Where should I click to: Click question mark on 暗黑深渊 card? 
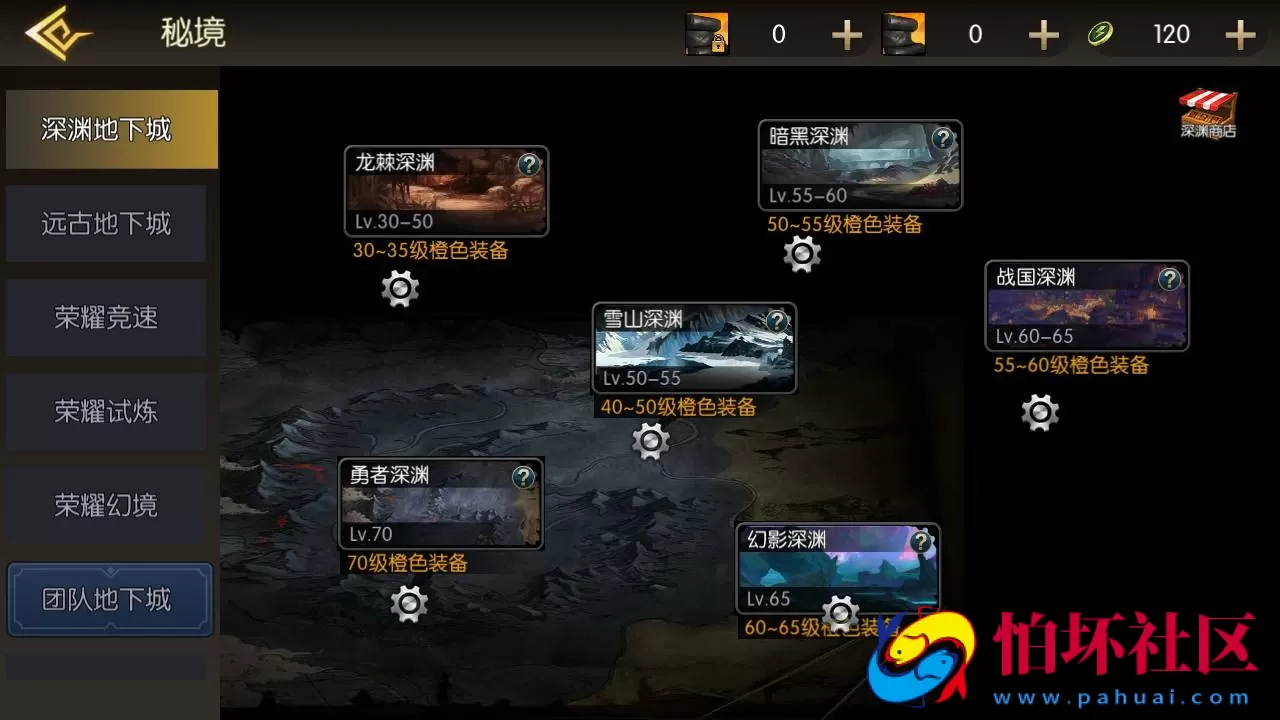[x=943, y=140]
